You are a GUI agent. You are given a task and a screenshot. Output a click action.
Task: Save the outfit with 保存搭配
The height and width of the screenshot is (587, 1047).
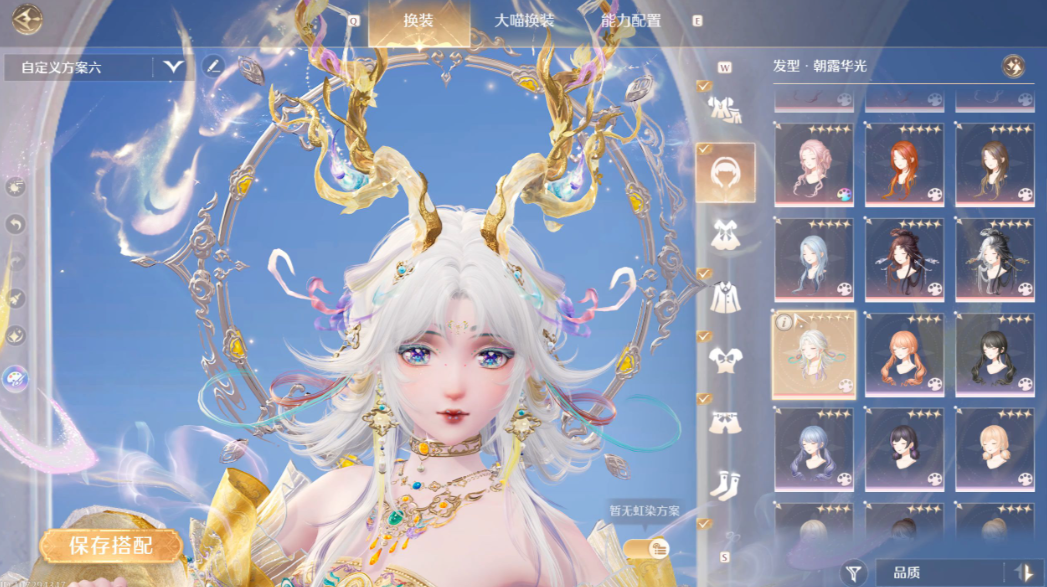(x=111, y=546)
